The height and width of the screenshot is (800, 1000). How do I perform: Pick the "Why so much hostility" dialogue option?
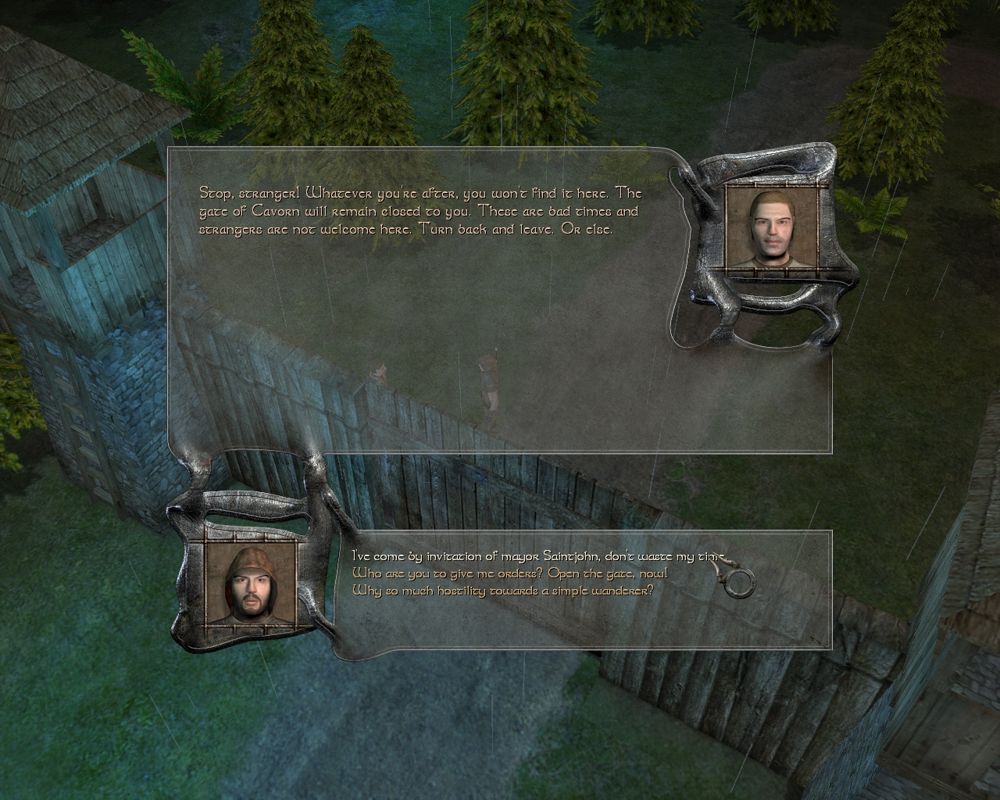(x=503, y=590)
